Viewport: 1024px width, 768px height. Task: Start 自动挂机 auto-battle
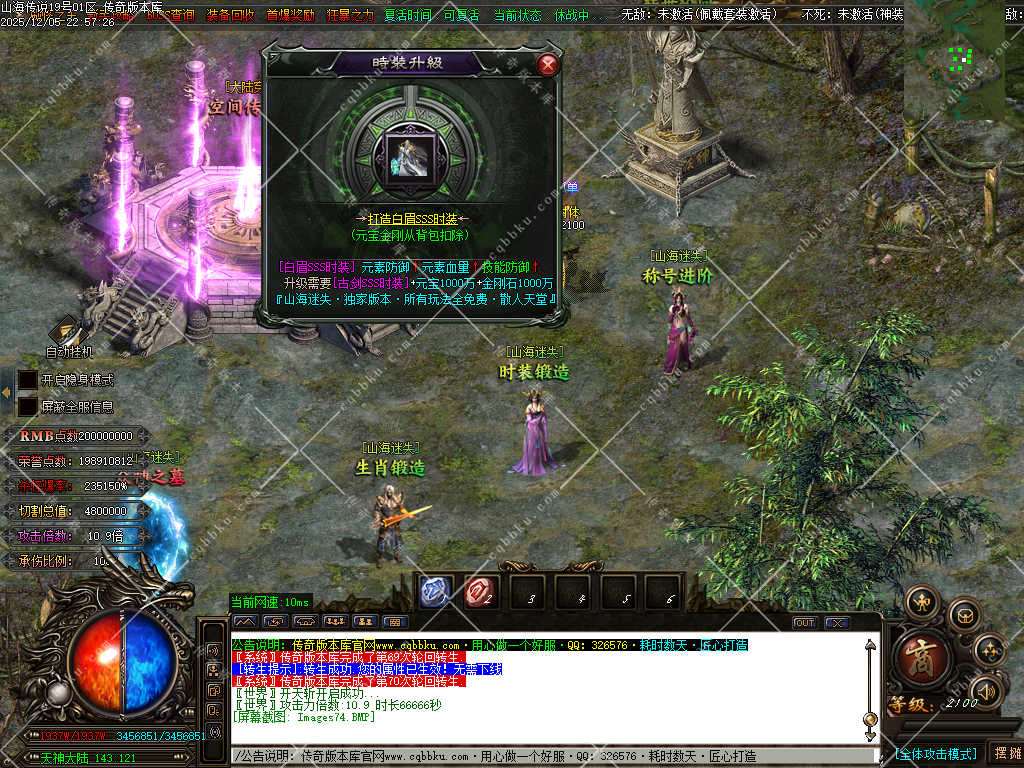(x=69, y=337)
